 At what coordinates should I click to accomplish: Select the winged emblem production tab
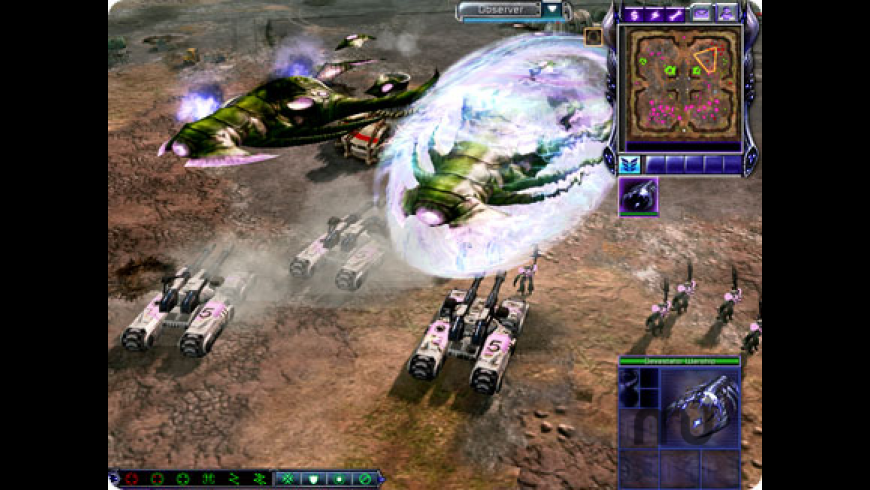point(630,164)
